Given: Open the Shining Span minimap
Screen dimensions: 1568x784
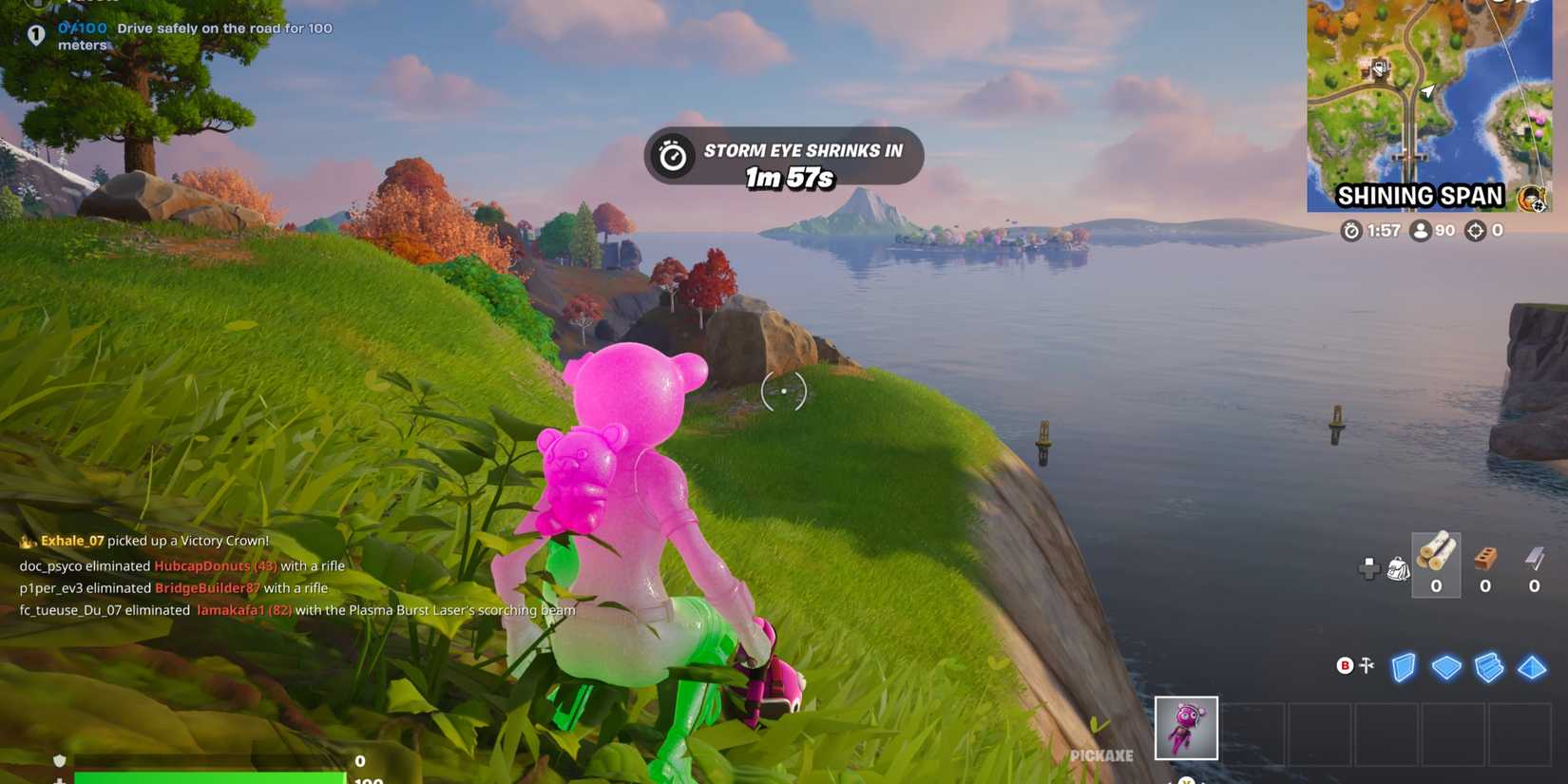Looking at the screenshot, I should click(x=1431, y=105).
